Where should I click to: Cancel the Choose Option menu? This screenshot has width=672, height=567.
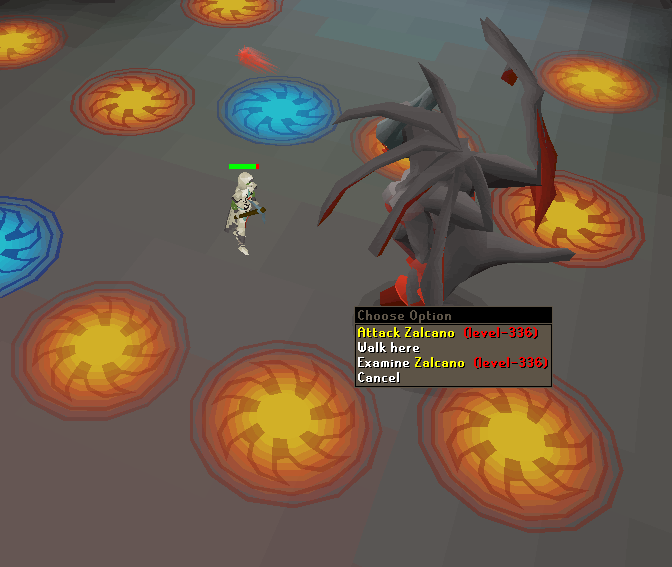(379, 378)
